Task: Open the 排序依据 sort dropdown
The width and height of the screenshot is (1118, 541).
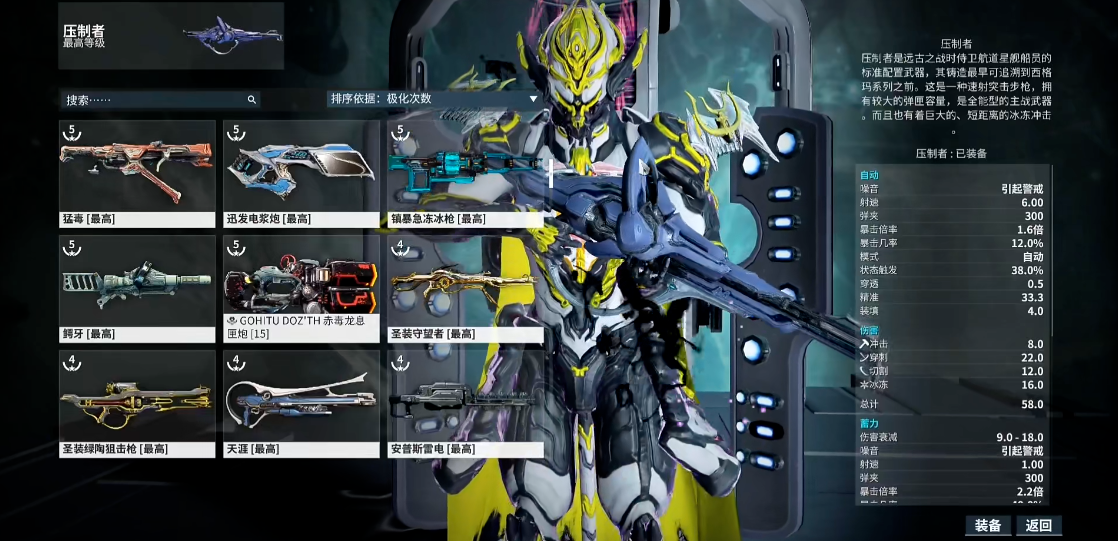Action: pyautogui.click(x=434, y=99)
